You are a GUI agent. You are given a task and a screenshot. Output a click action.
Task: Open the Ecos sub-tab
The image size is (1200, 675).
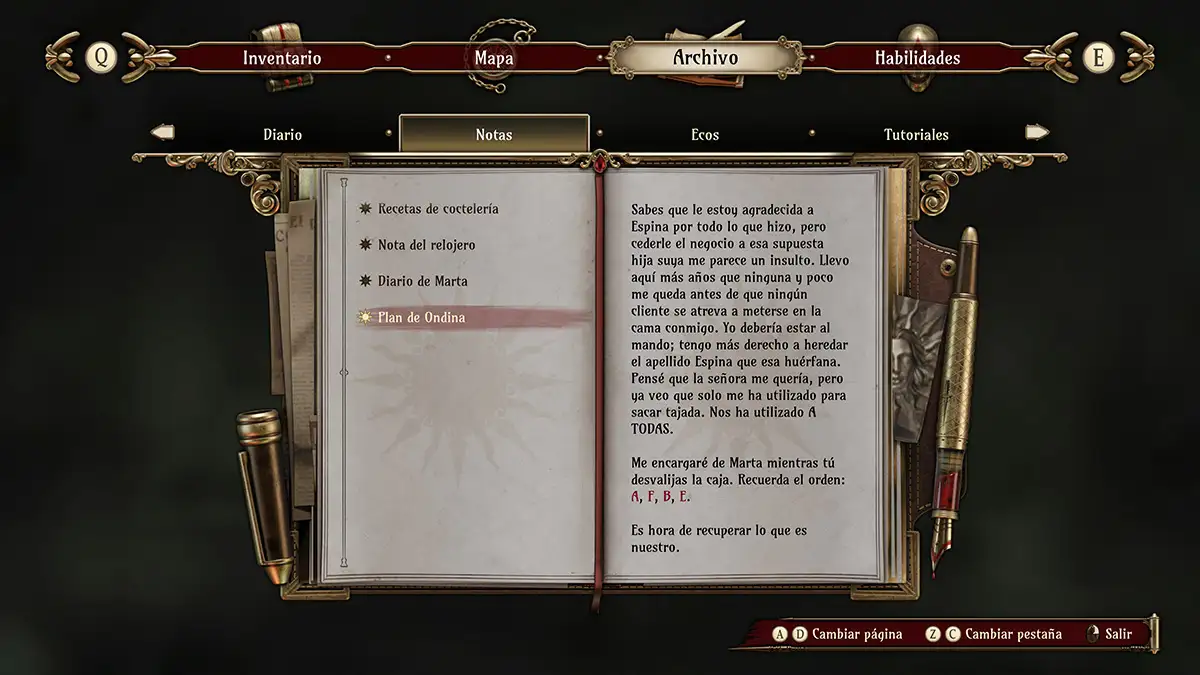pyautogui.click(x=705, y=134)
